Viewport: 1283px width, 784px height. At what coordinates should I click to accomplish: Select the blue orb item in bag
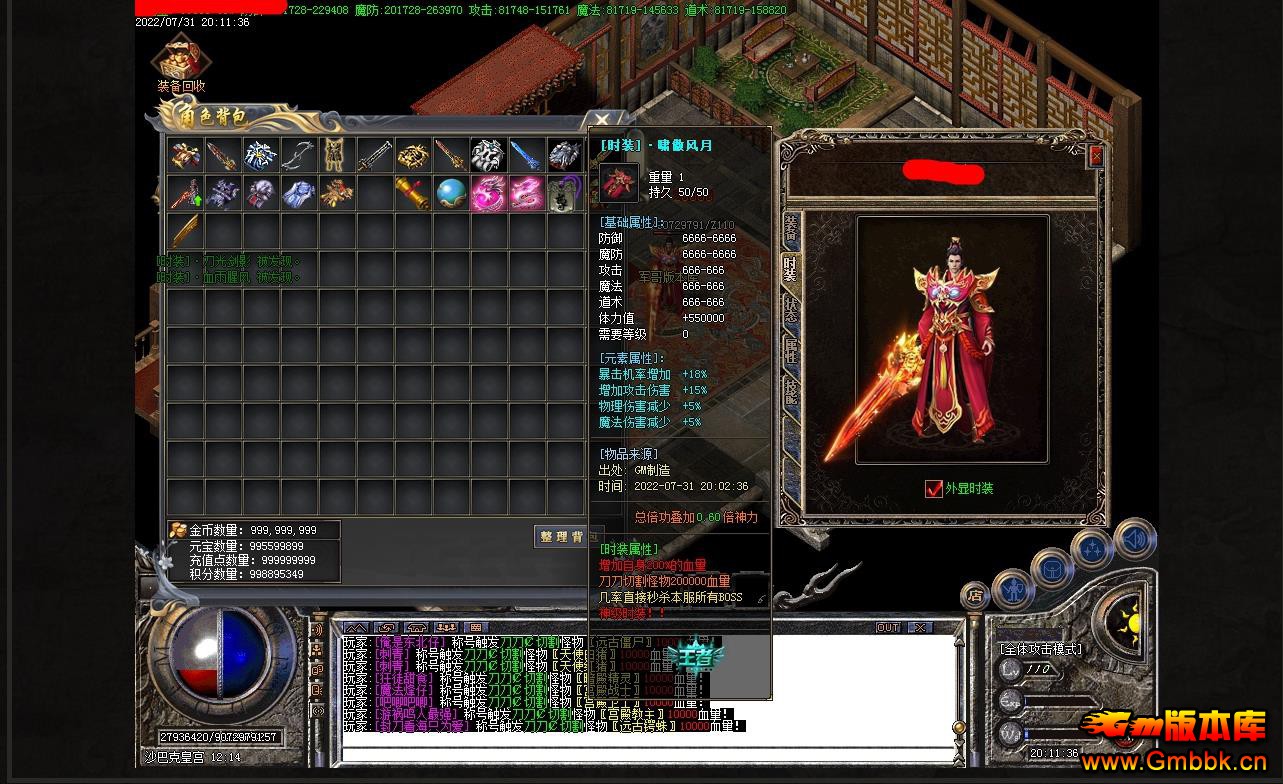coord(450,193)
